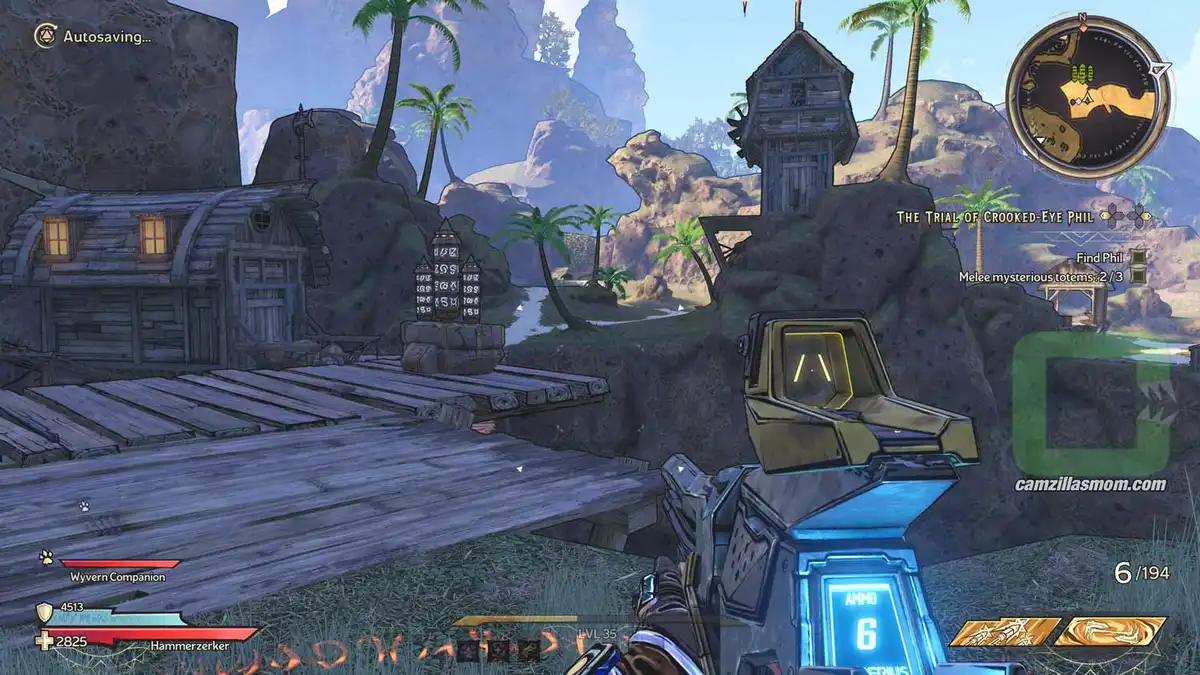This screenshot has height=675, width=1200.
Task: Activate the golden swirl skill icon
Action: coord(1109,632)
